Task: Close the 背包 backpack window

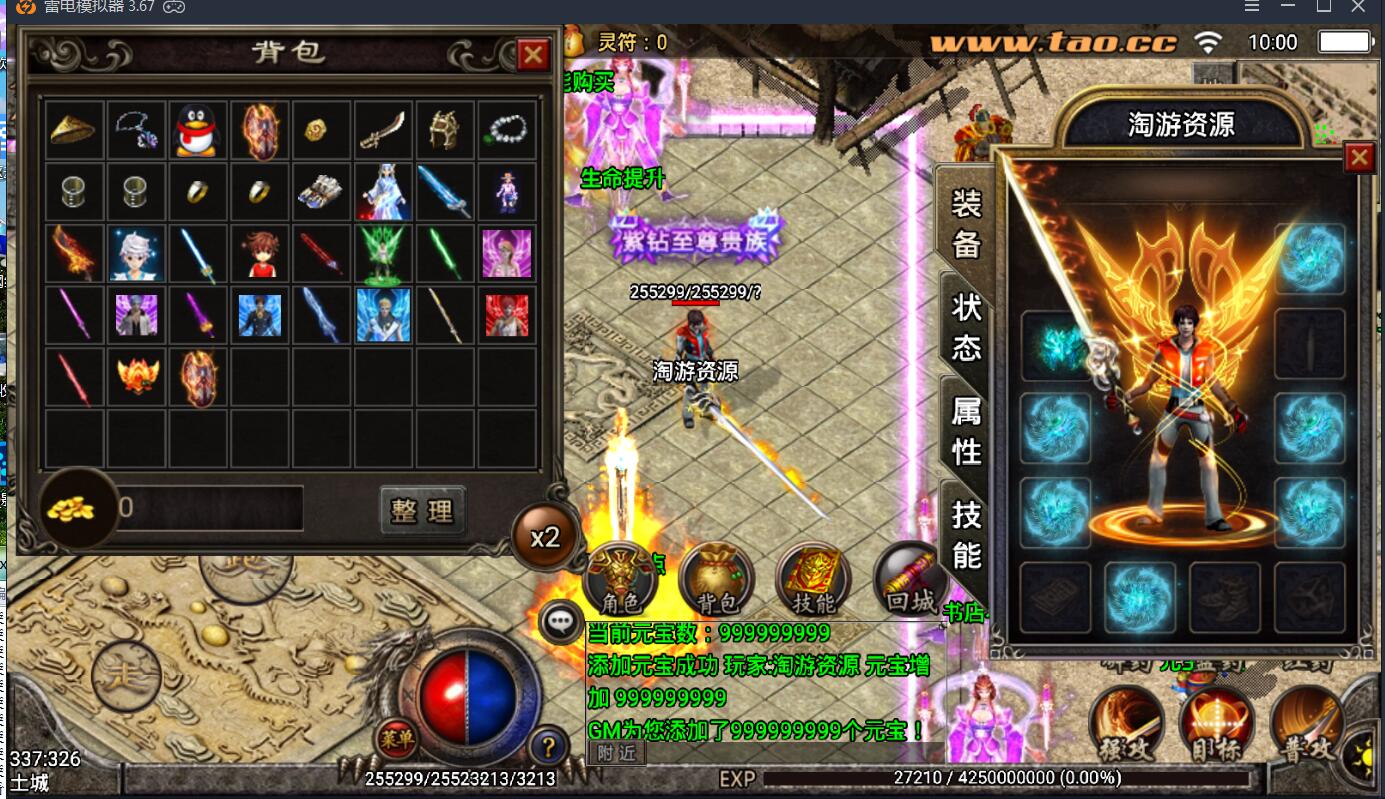Action: click(x=532, y=55)
